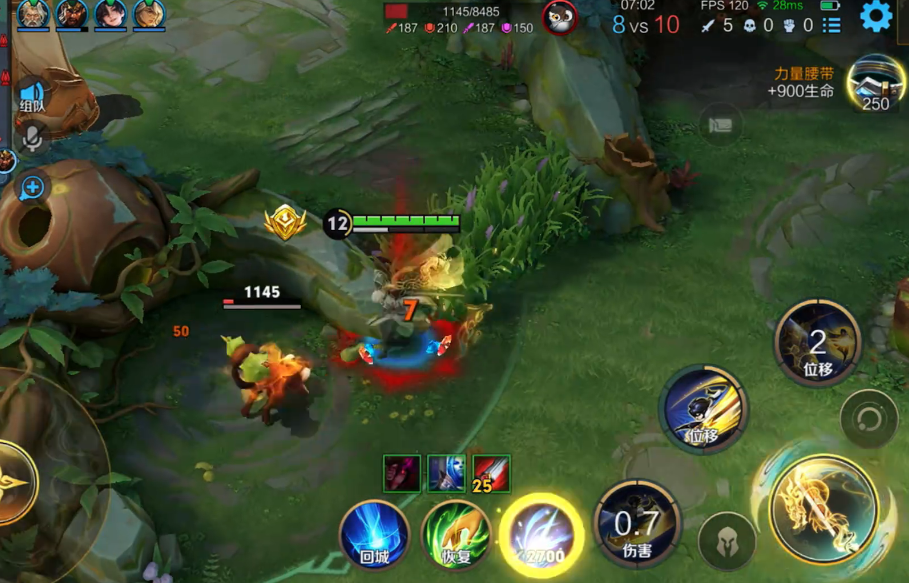Use the red sword item icon showing 25

pyautogui.click(x=491, y=473)
